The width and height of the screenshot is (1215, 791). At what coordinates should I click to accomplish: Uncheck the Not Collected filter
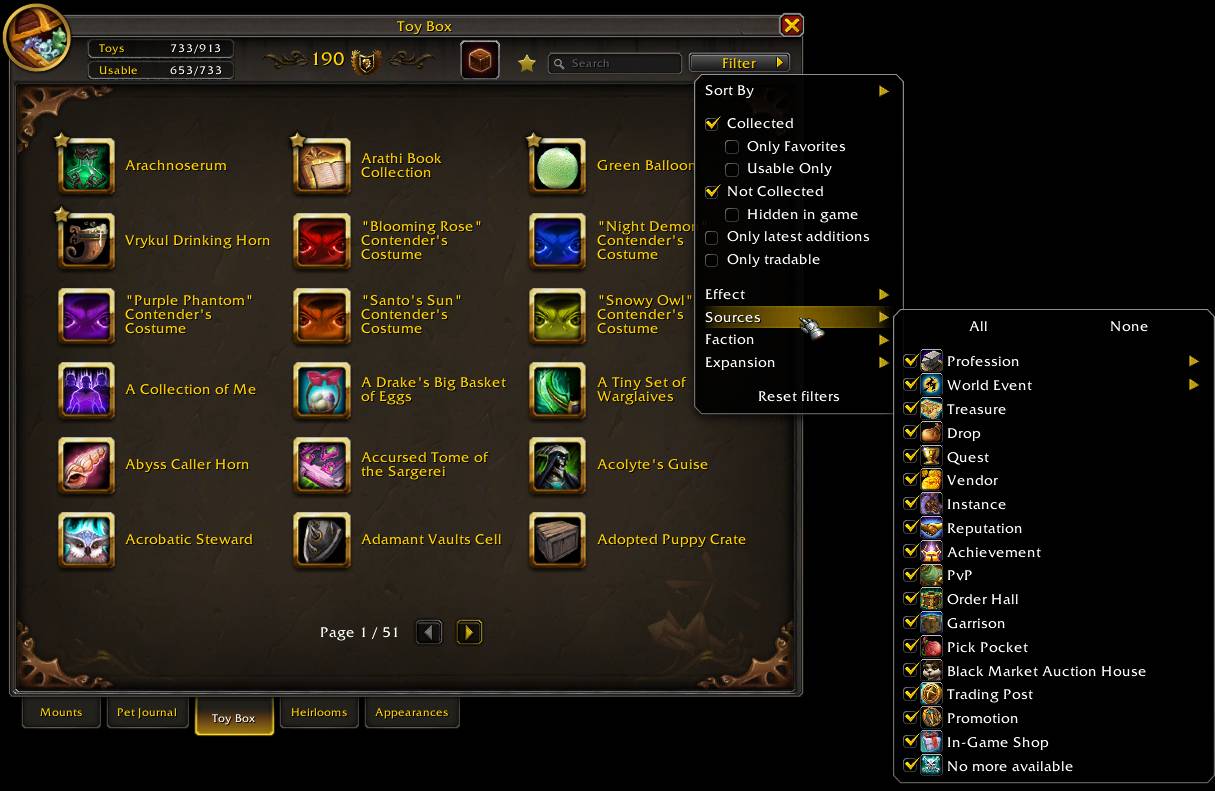click(x=712, y=192)
